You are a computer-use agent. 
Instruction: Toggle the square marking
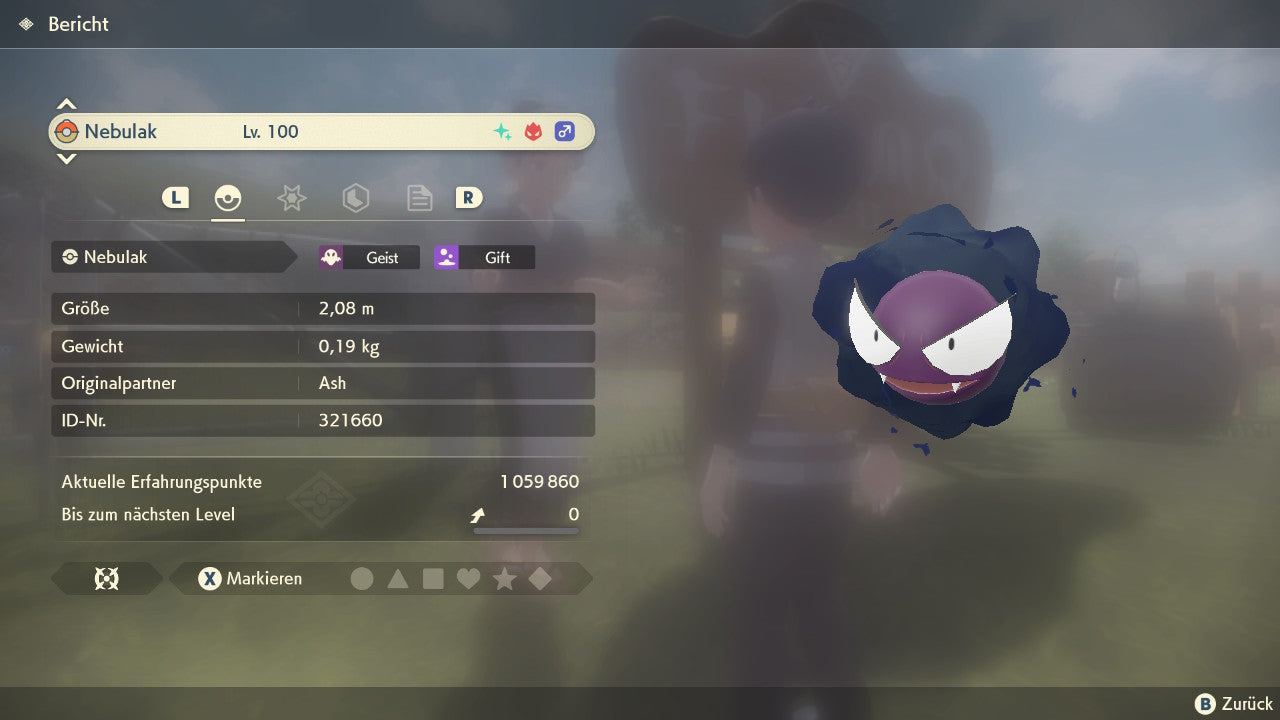(x=433, y=579)
